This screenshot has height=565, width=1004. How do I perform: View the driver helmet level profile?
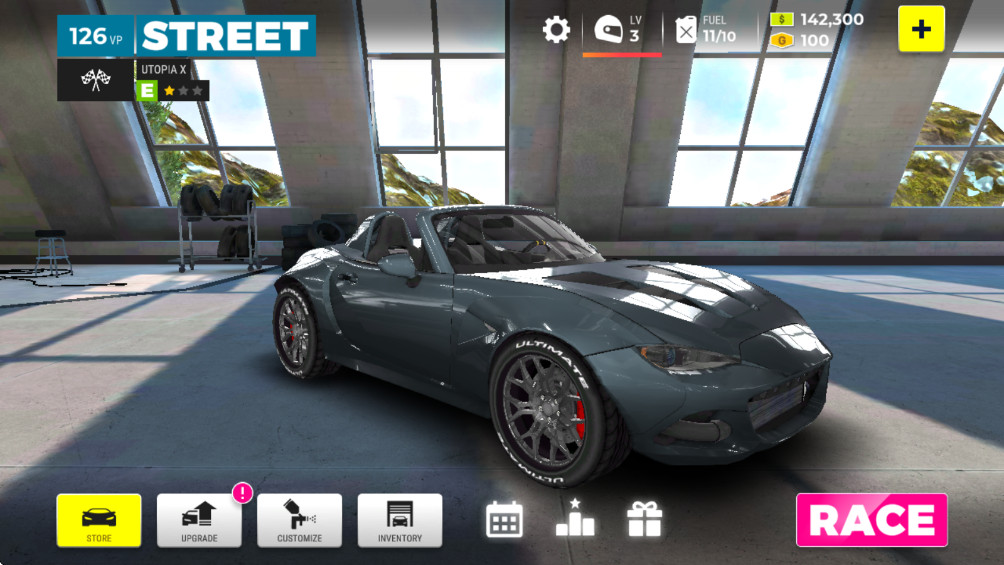coord(608,29)
